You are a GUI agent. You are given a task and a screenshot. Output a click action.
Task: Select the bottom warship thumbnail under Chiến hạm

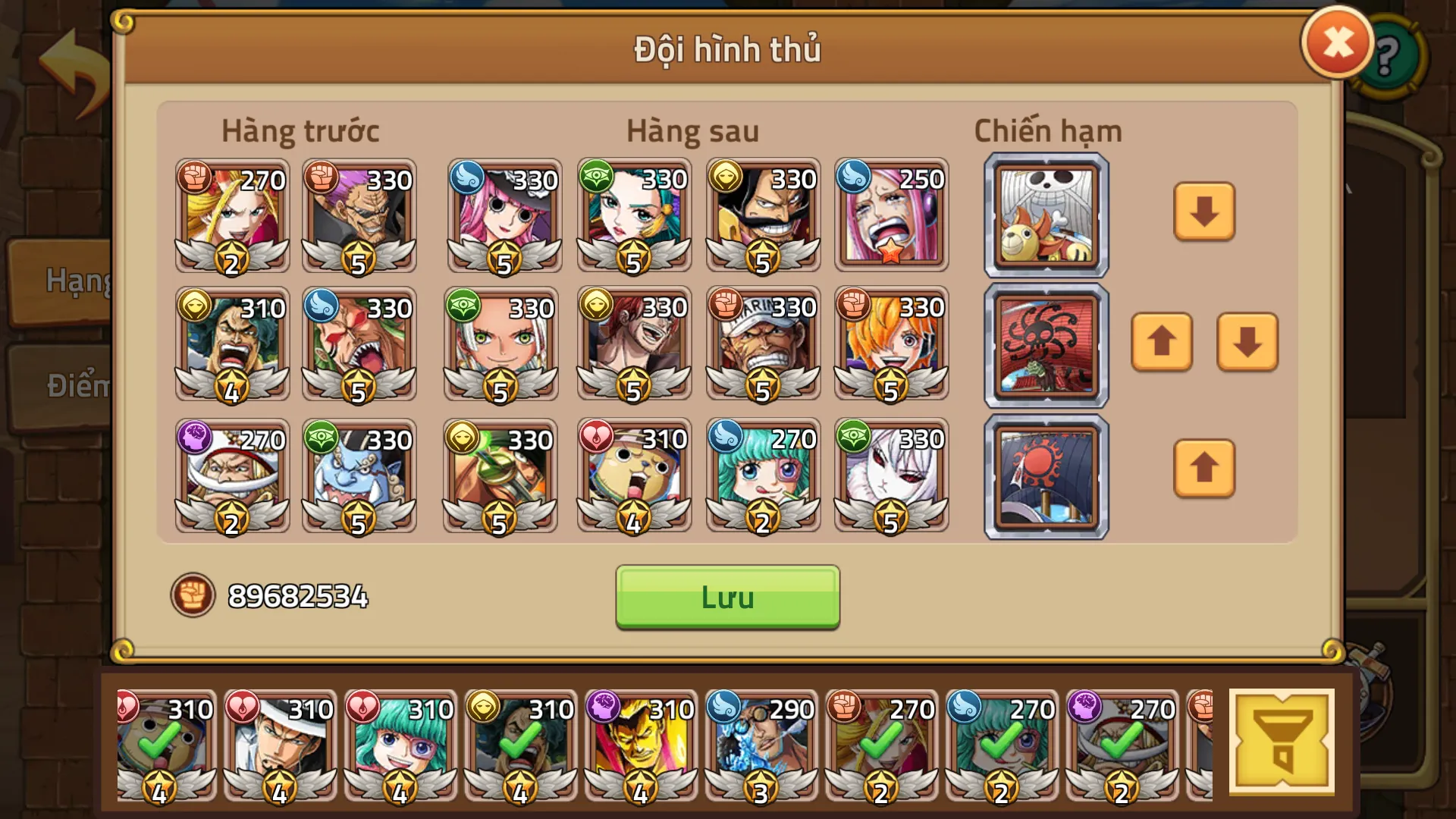(1045, 474)
